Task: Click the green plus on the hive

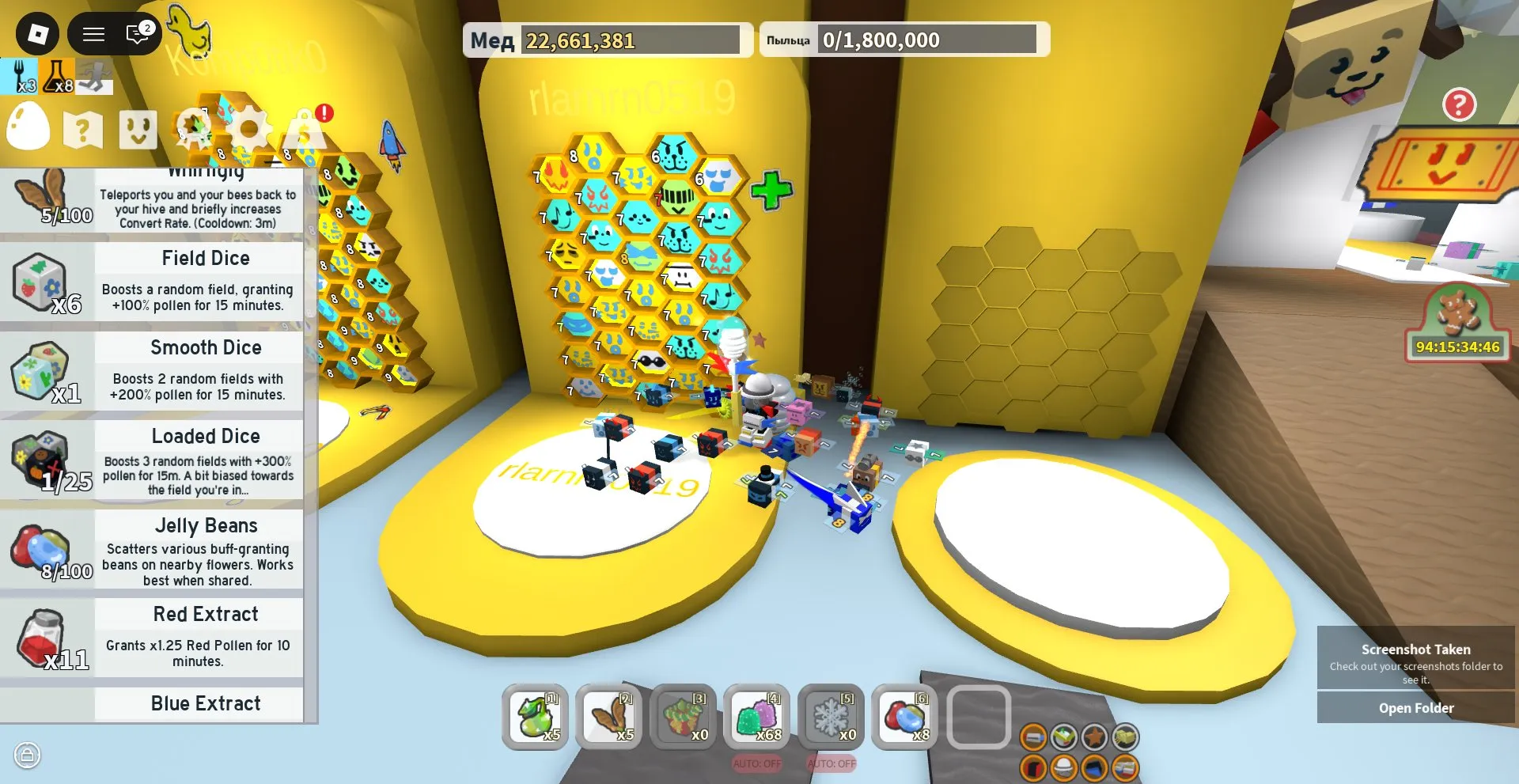Action: [771, 190]
